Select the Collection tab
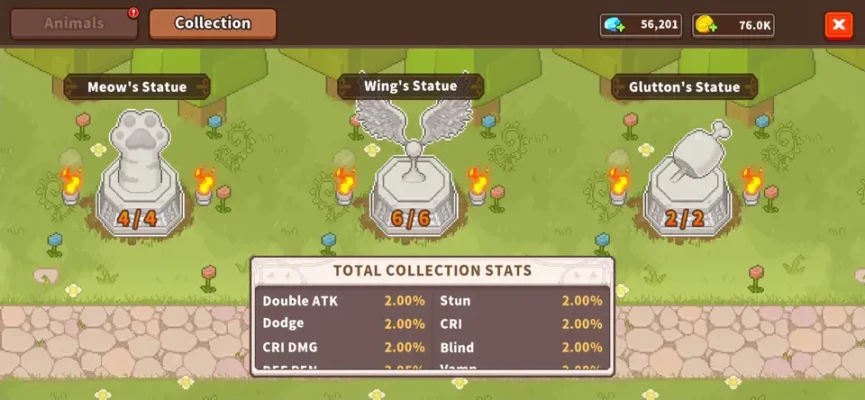The height and width of the screenshot is (400, 865). pos(212,23)
